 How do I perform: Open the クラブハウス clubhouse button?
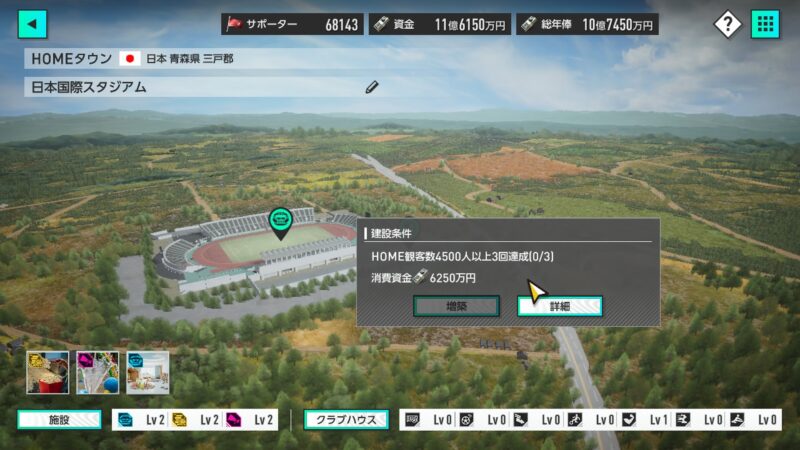[x=347, y=420]
